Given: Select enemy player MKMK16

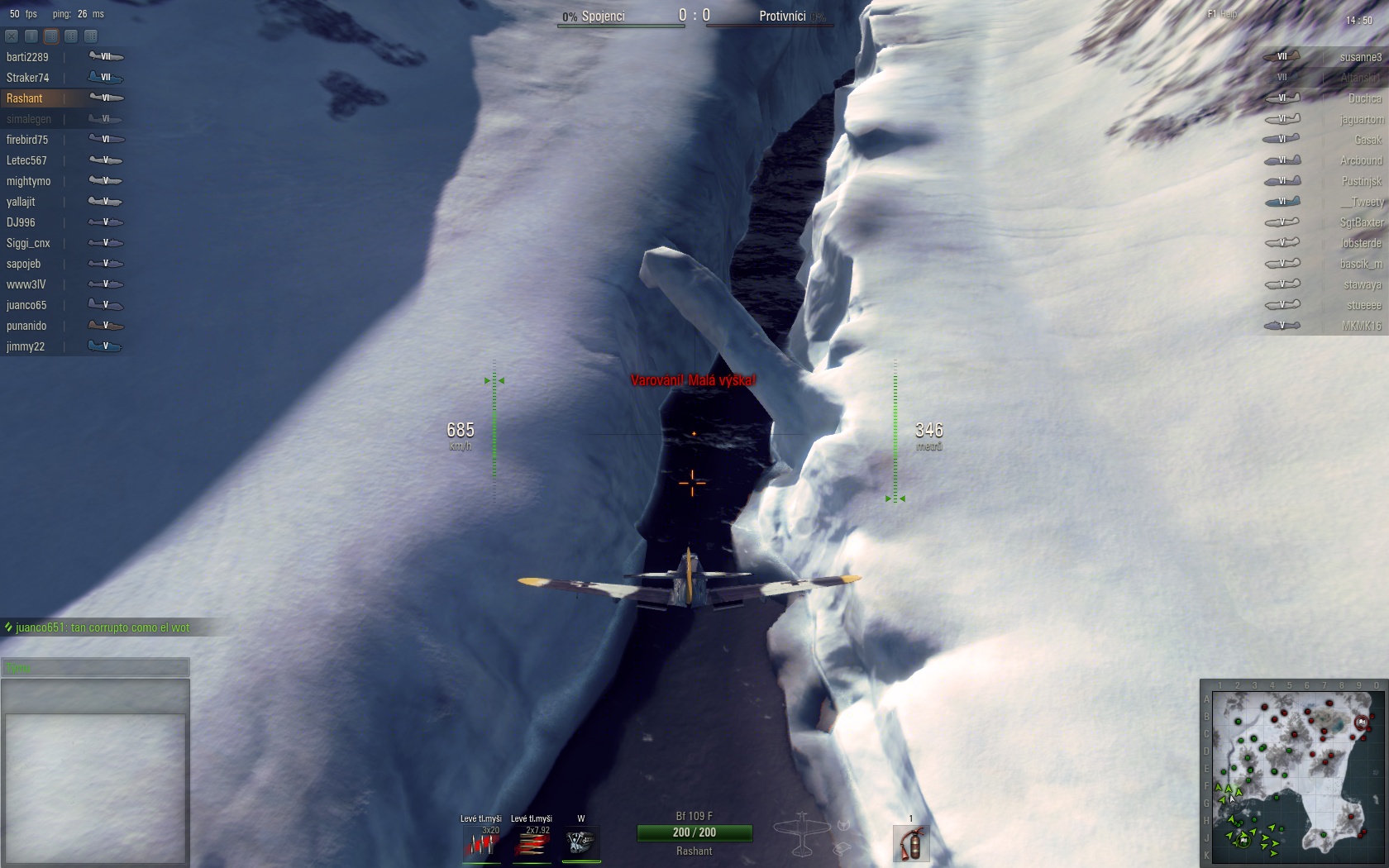Looking at the screenshot, I should click(1362, 326).
